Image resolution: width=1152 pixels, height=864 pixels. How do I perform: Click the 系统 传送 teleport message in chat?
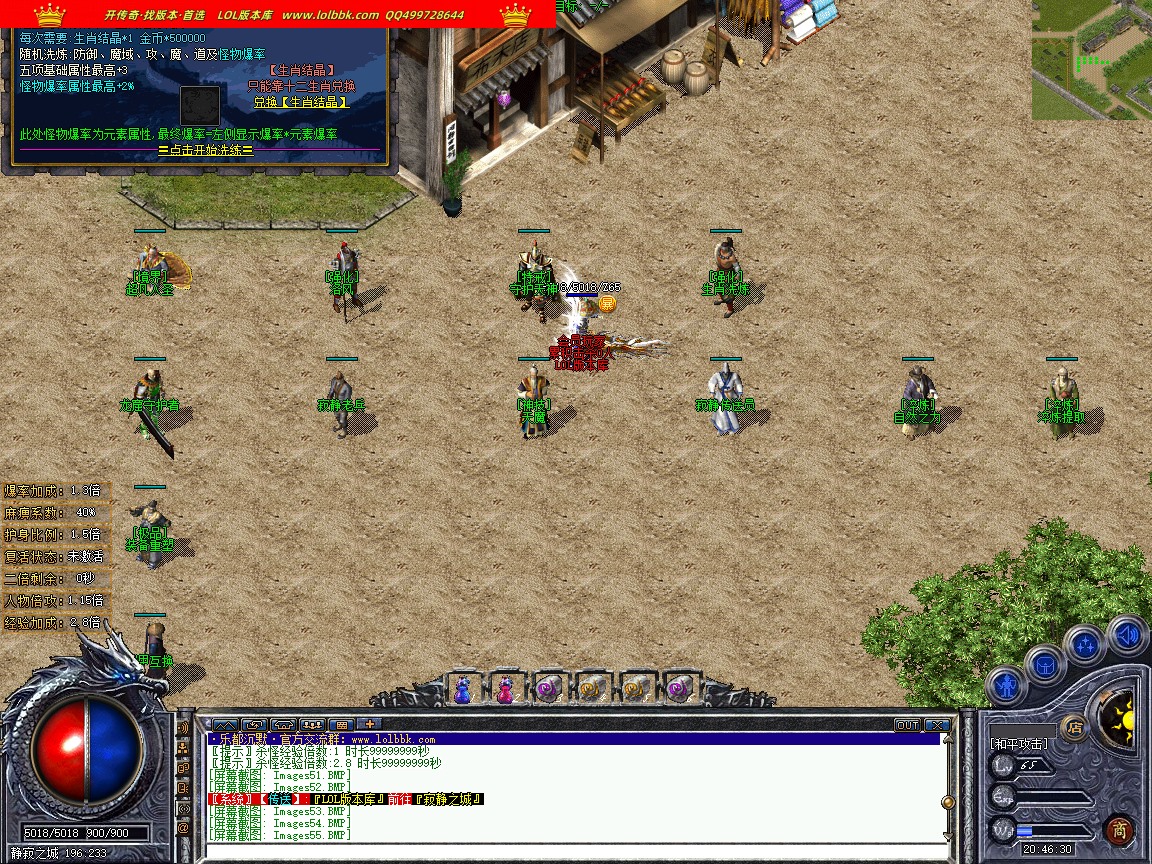345,799
